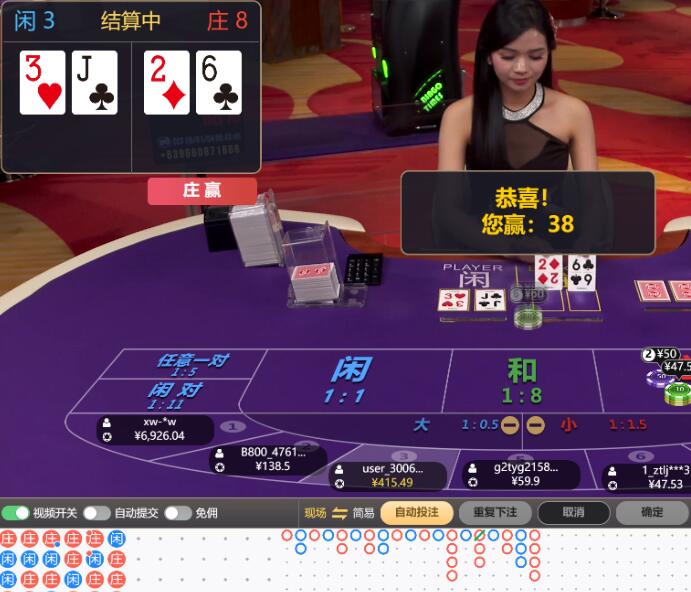
Task: Click the g2tyg2158 player seat
Action: point(521,473)
